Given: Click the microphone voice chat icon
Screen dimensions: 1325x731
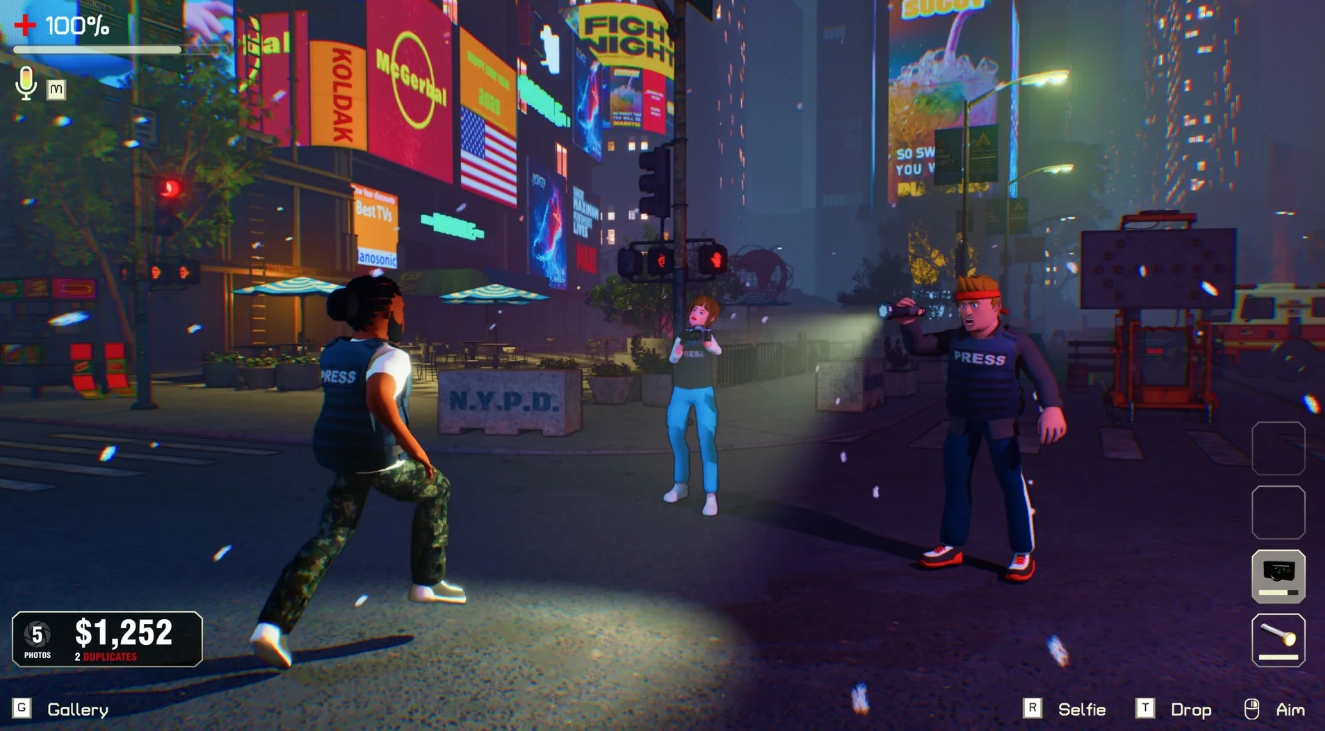Looking at the screenshot, I should pos(26,85).
